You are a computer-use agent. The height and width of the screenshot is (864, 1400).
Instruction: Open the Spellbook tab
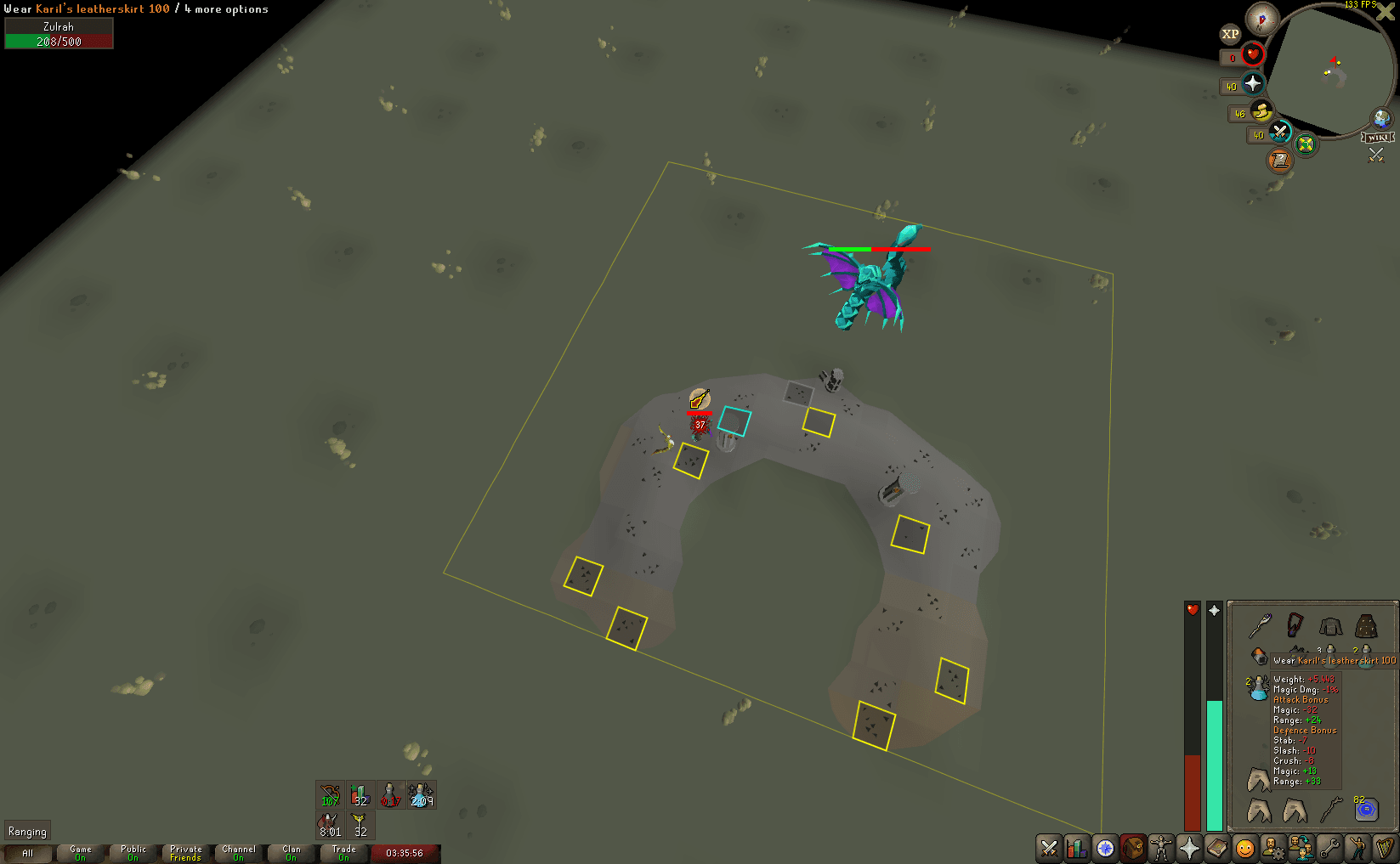(1217, 848)
